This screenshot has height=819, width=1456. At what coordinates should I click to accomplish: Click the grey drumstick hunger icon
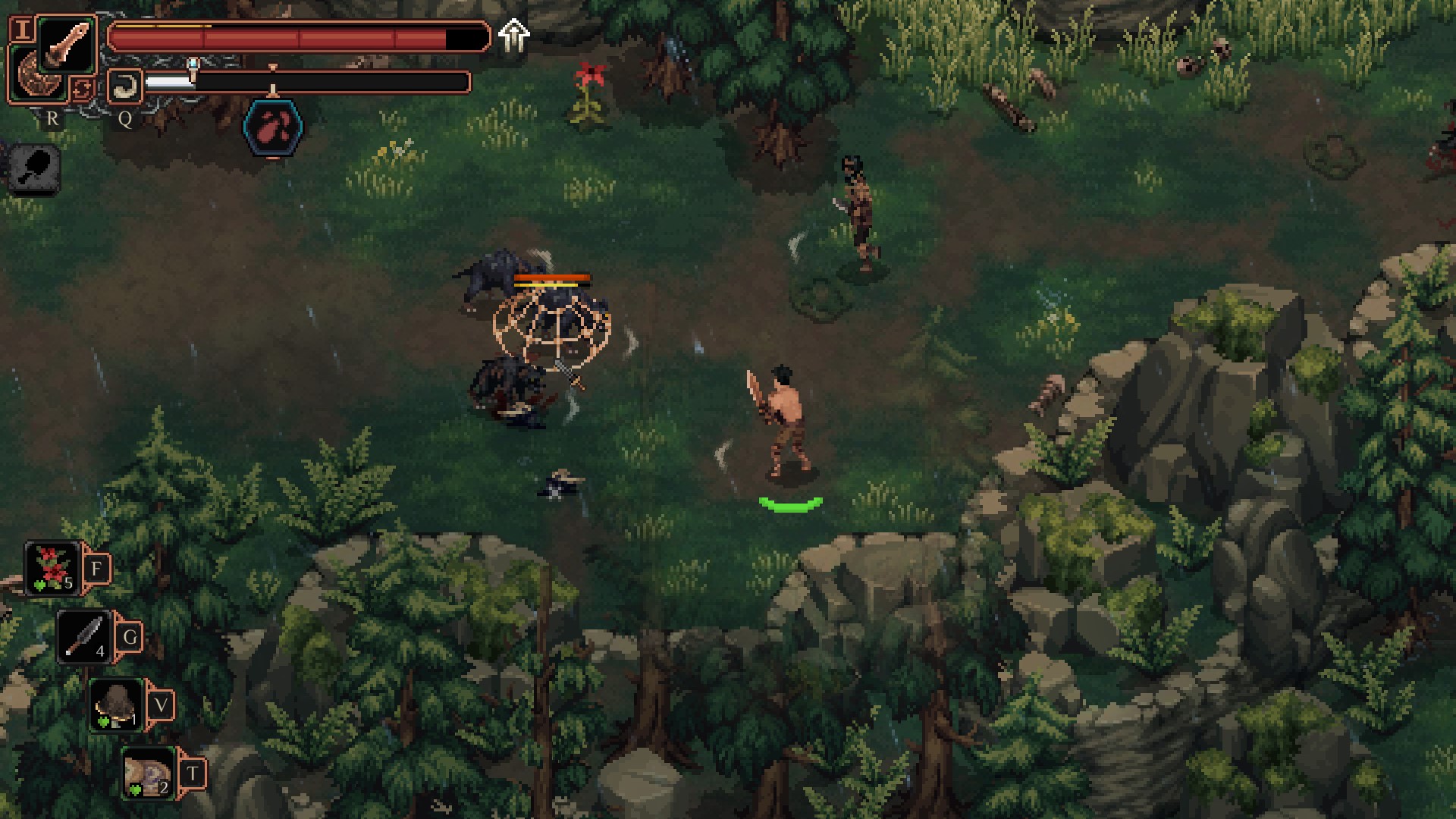[36, 167]
